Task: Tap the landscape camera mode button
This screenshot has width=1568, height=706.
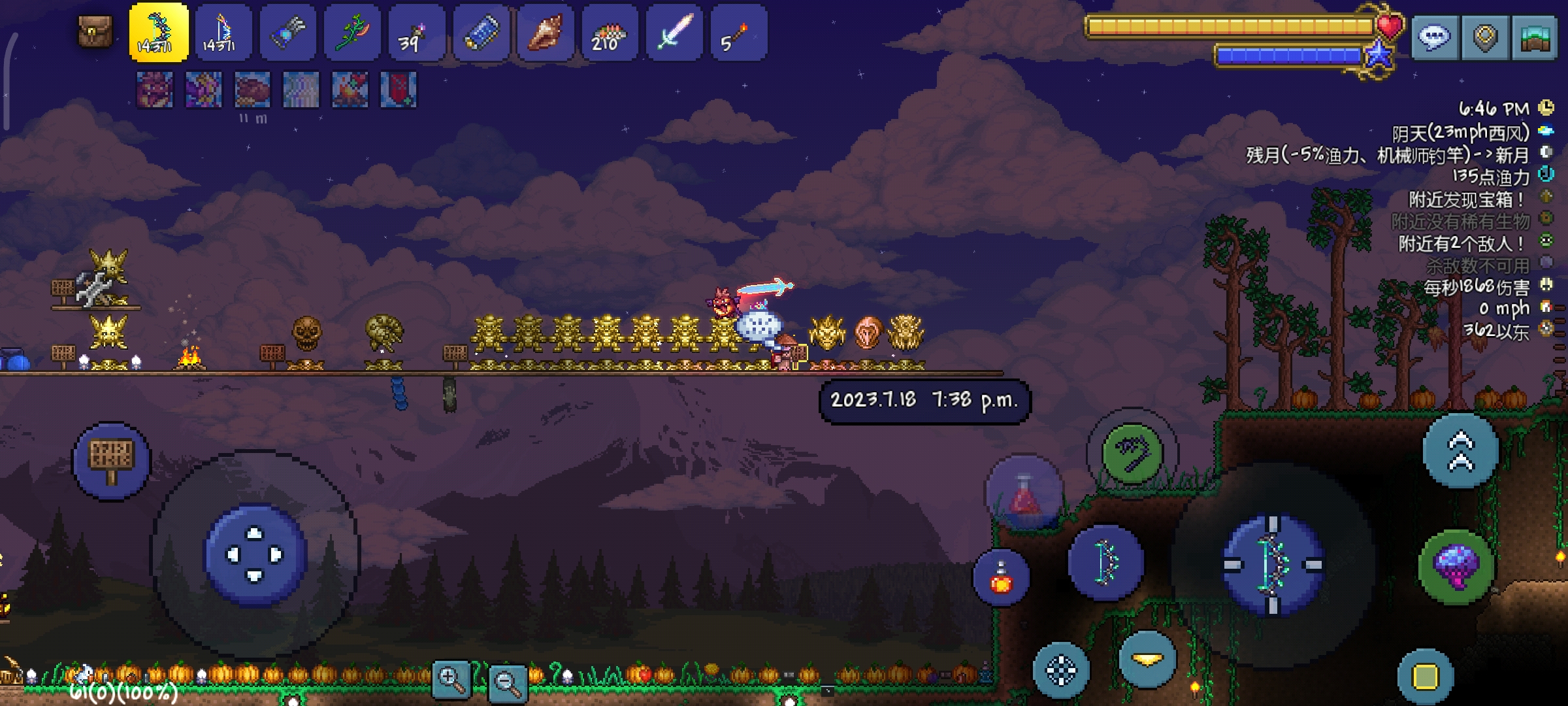Action: point(1535,38)
